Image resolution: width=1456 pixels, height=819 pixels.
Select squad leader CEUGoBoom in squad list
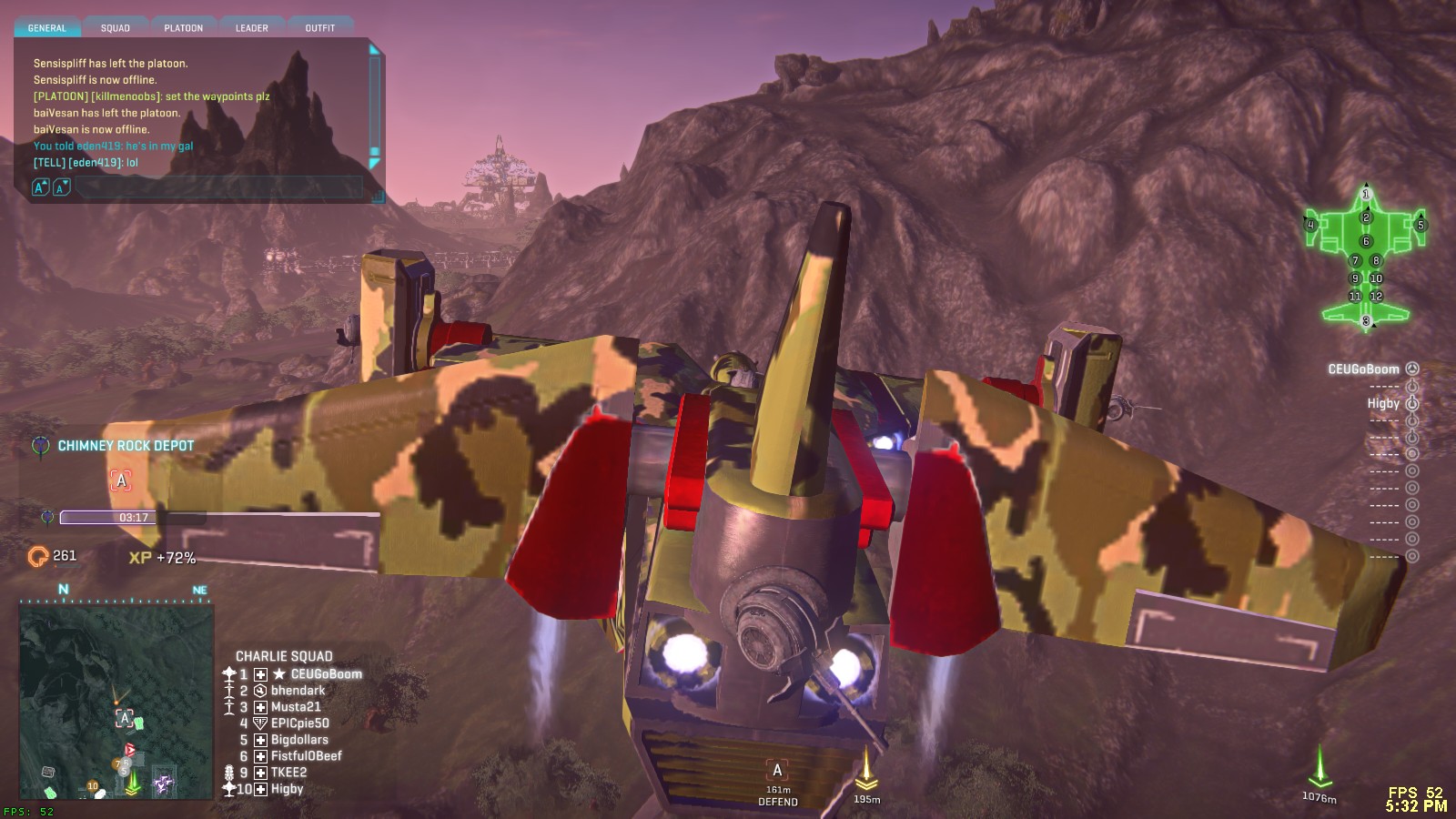[326, 674]
